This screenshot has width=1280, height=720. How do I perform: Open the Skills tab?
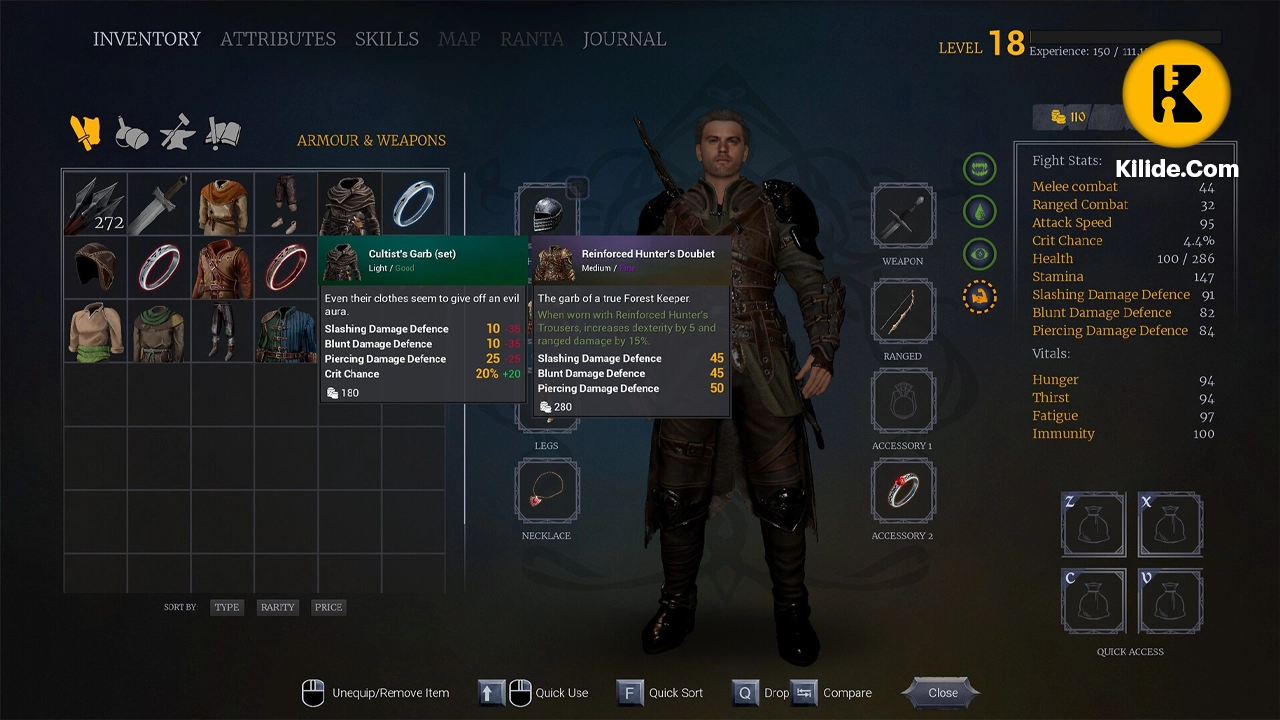point(386,39)
